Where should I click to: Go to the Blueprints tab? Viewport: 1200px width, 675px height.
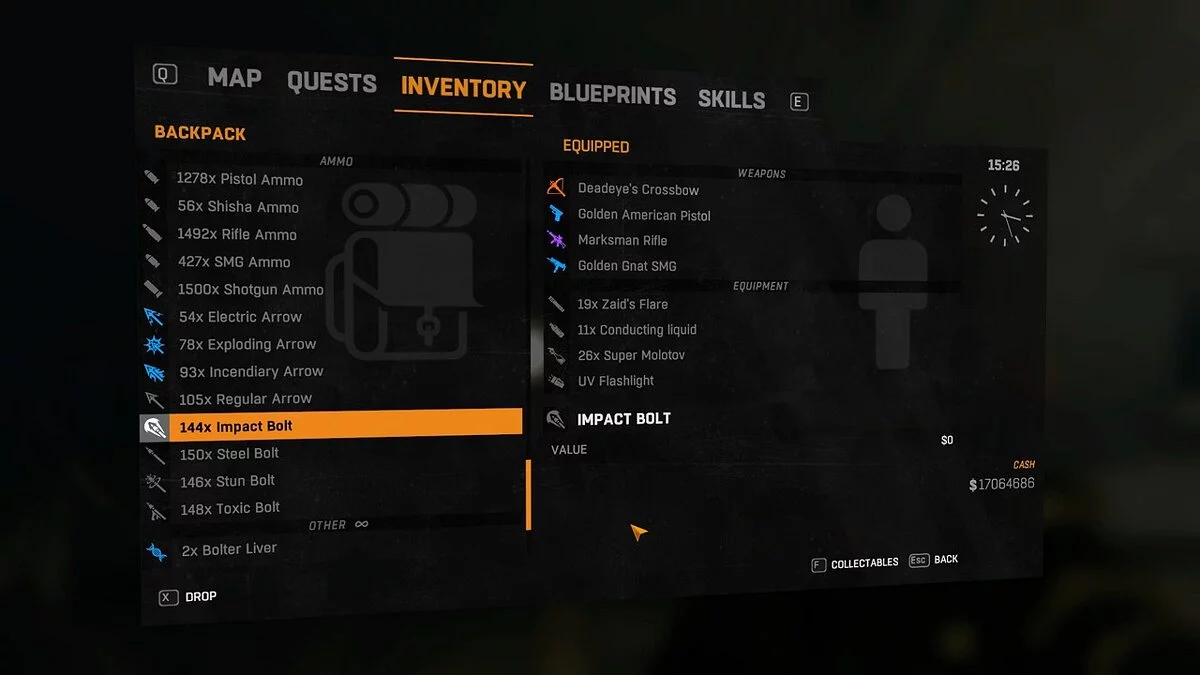(612, 95)
